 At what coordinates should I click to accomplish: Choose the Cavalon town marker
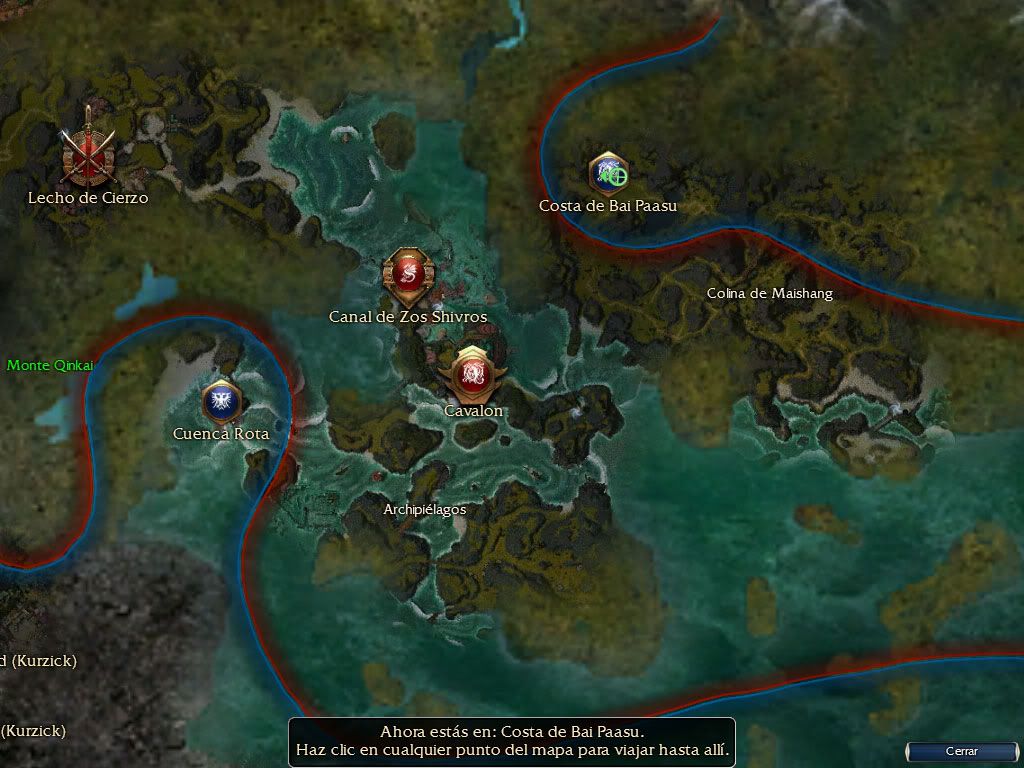pyautogui.click(x=472, y=373)
